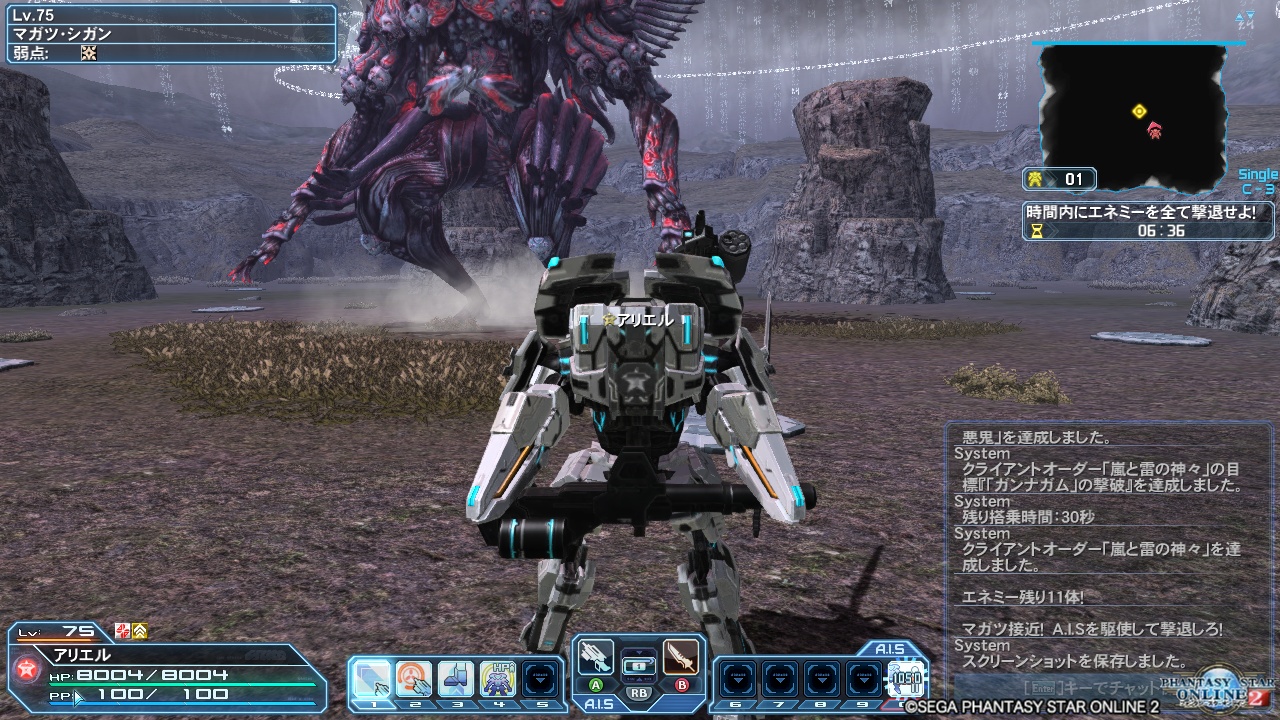Click the RB item slot between the weapon icons
1280x720 pixels.
click(x=637, y=667)
